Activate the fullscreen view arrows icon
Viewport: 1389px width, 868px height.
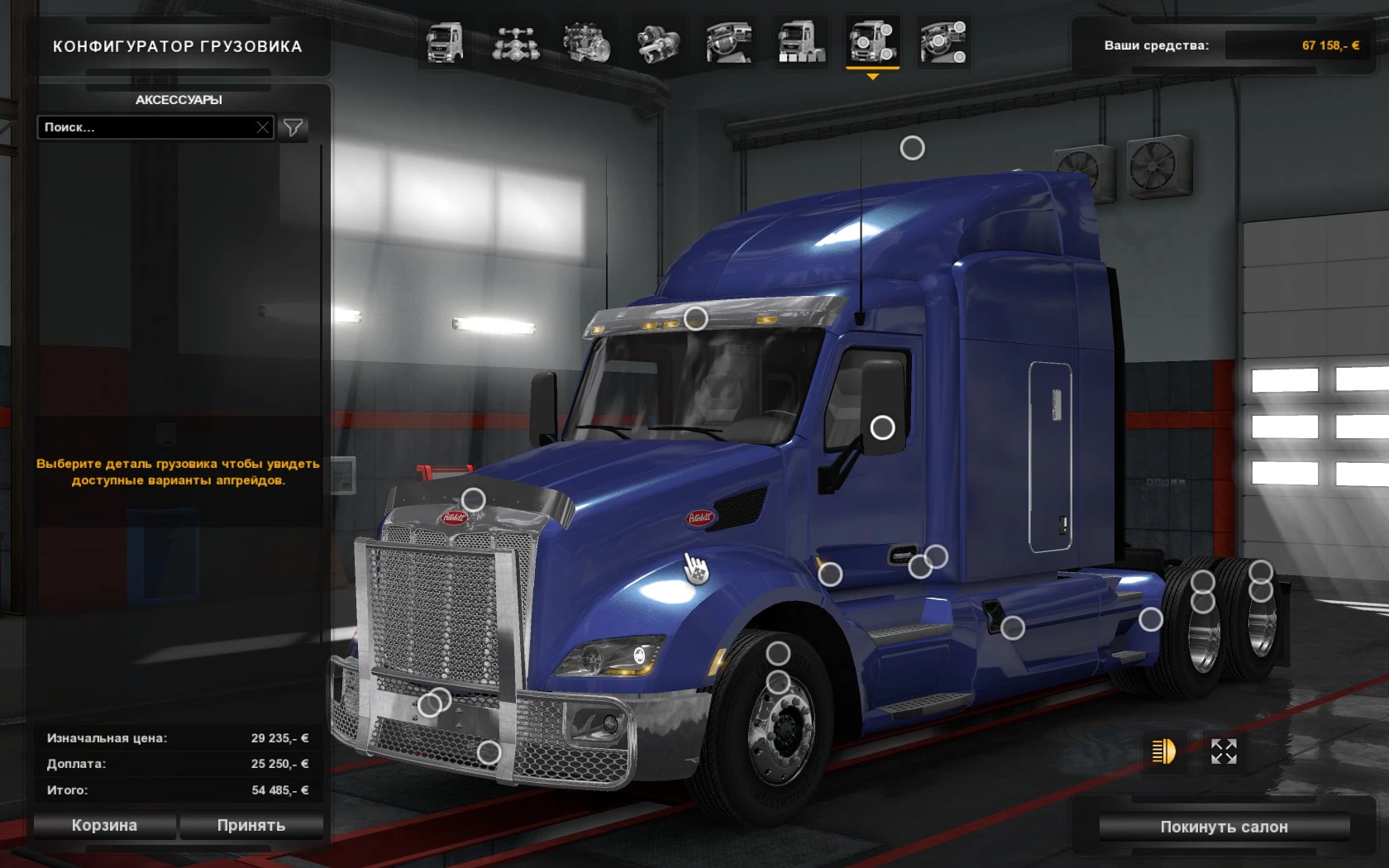[1224, 751]
